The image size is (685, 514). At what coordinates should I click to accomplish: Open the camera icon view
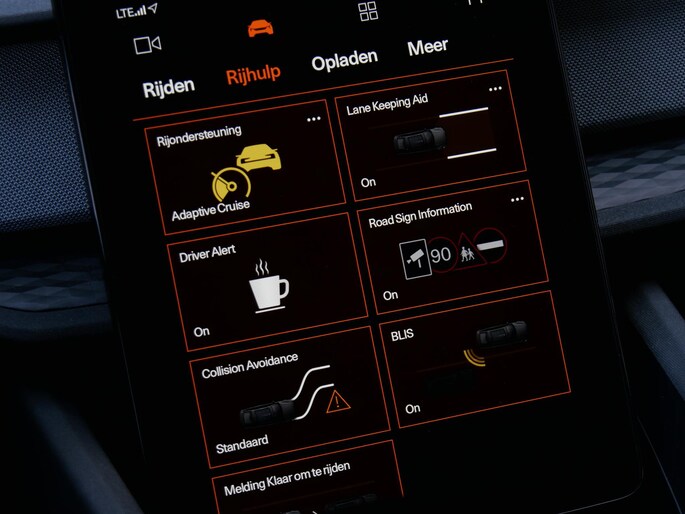pyautogui.click(x=148, y=44)
